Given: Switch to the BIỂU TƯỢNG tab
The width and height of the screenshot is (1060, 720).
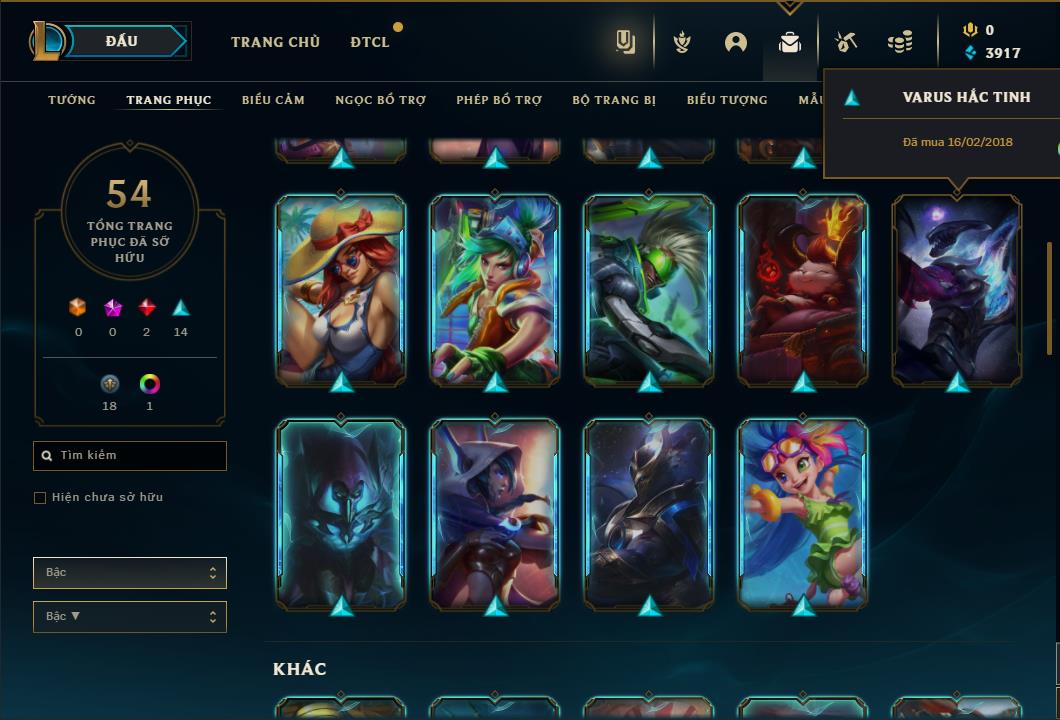Looking at the screenshot, I should 727,100.
